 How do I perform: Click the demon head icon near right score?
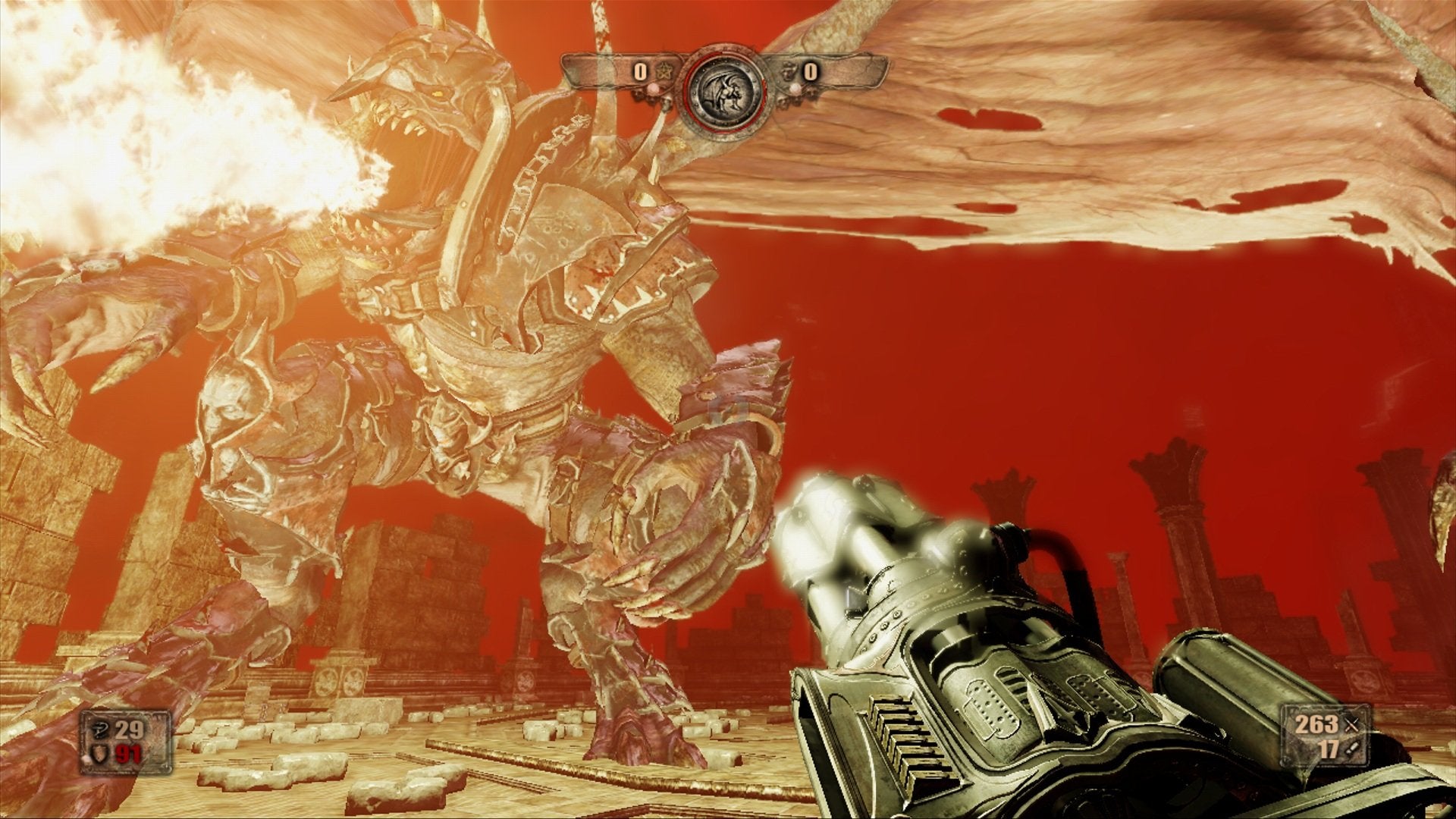click(x=787, y=71)
